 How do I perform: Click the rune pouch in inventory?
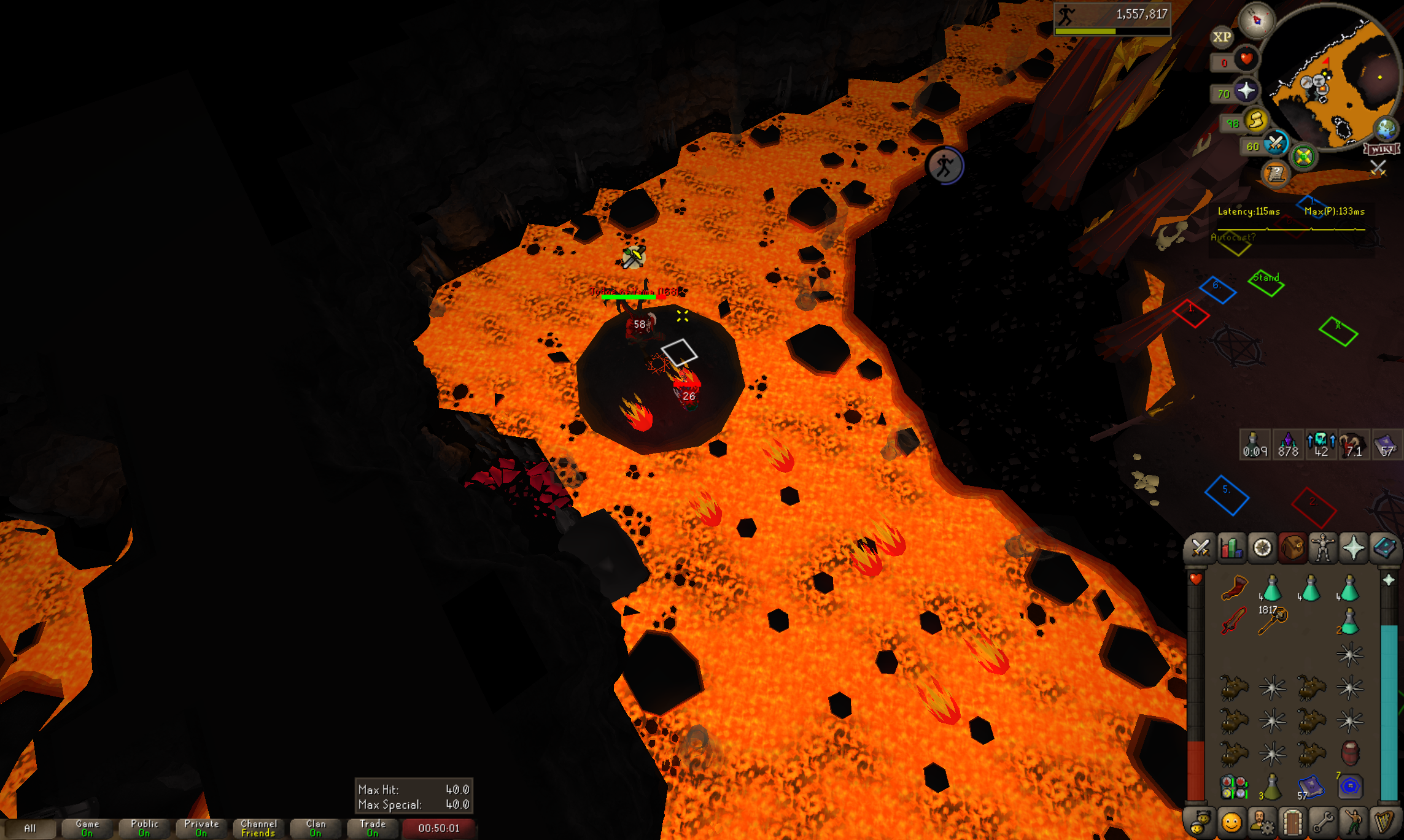click(x=1234, y=787)
